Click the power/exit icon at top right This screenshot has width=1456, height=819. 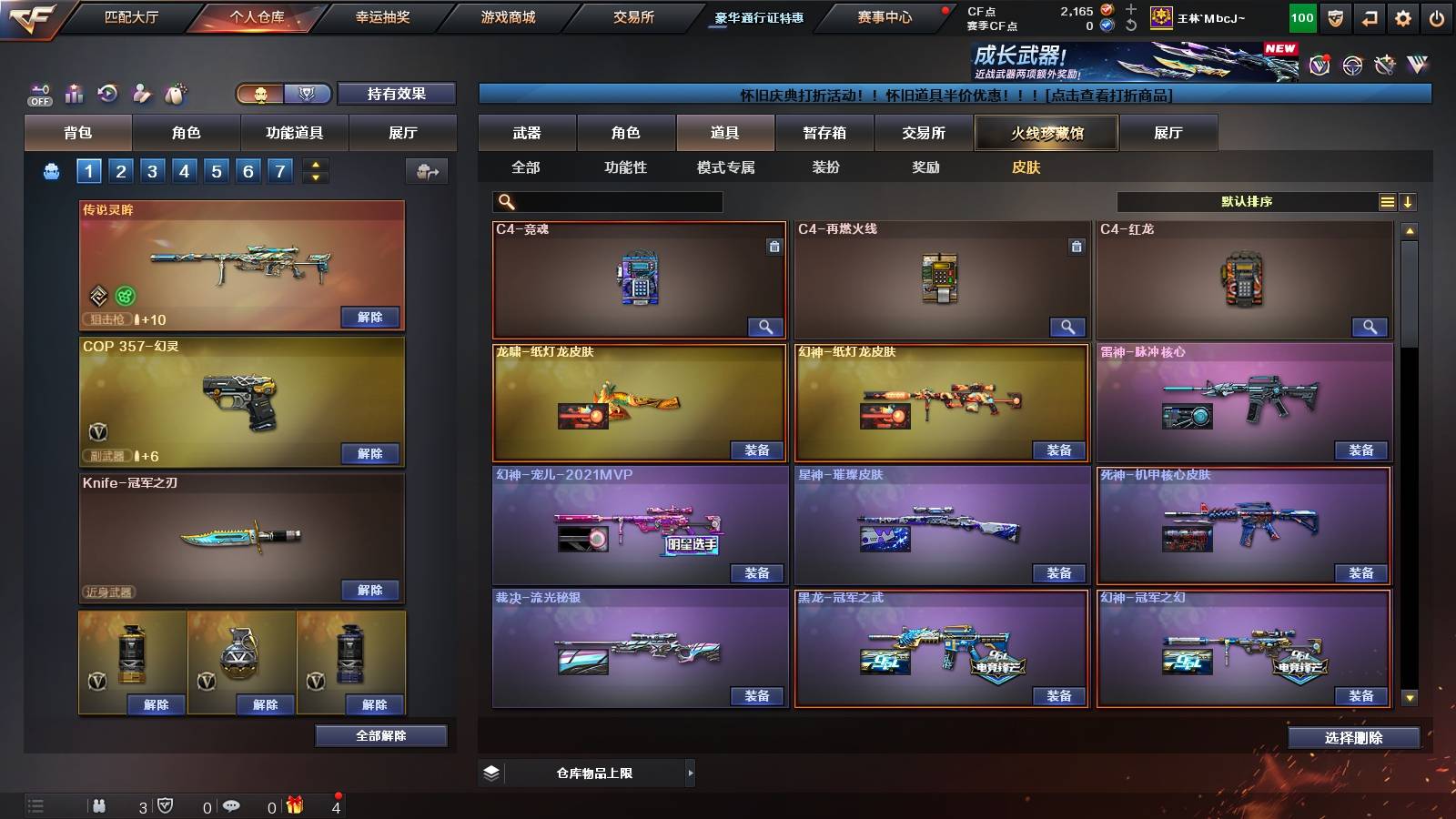(1439, 16)
